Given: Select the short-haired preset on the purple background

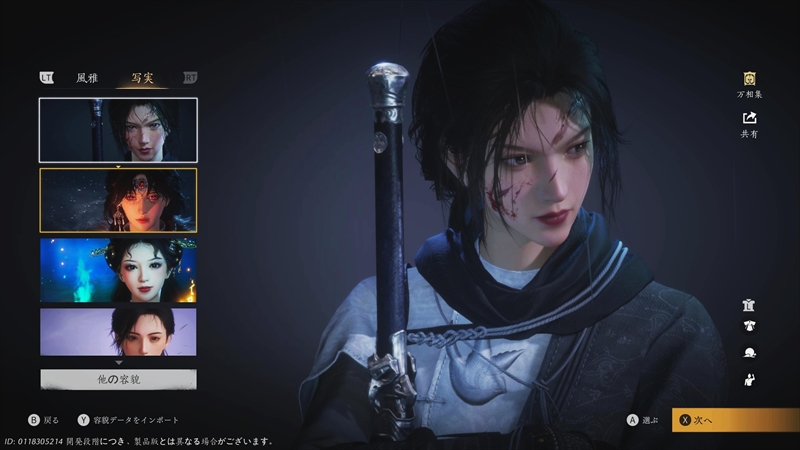Looking at the screenshot, I should 118,332.
